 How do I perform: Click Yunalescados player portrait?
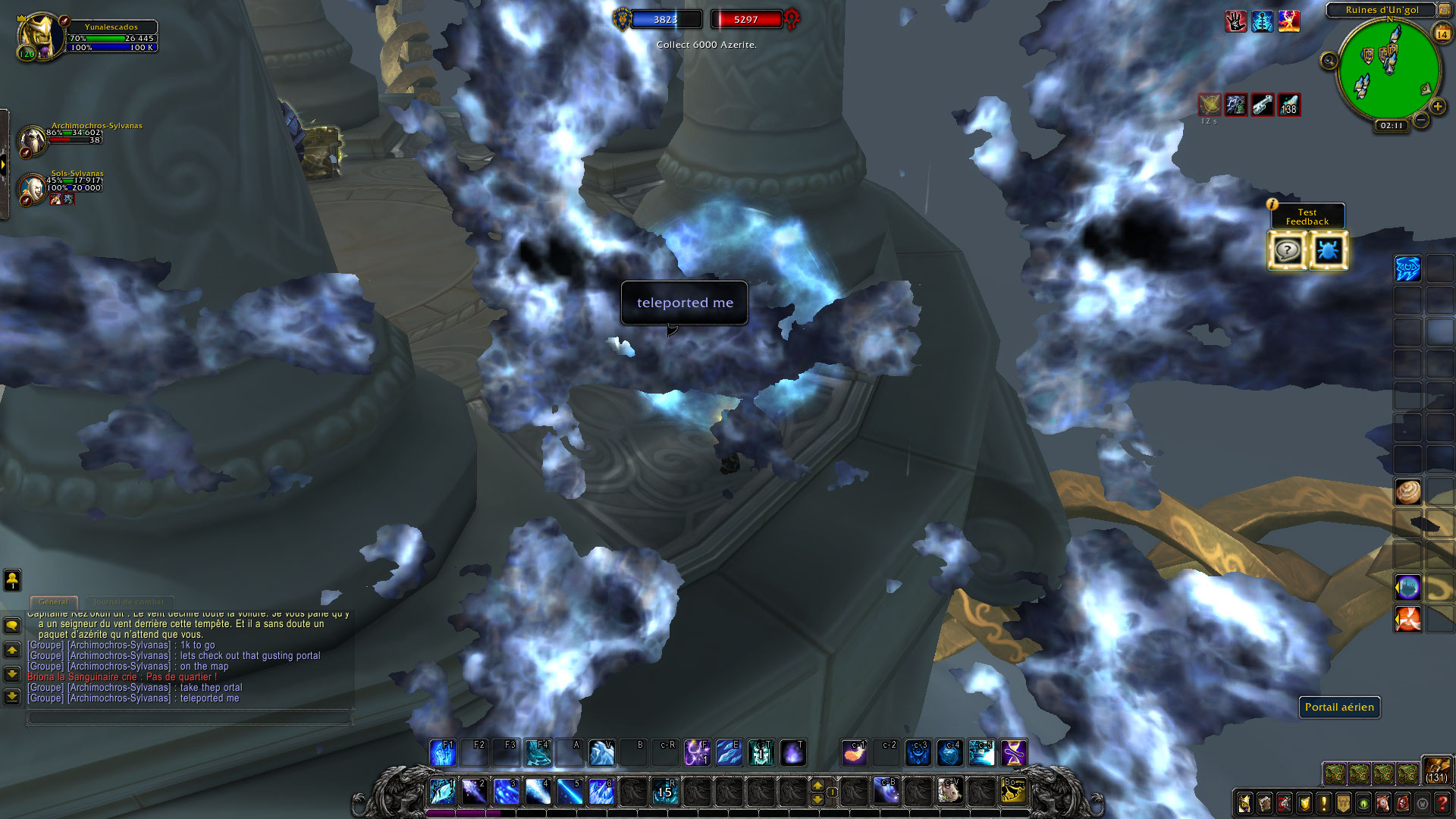pos(39,35)
